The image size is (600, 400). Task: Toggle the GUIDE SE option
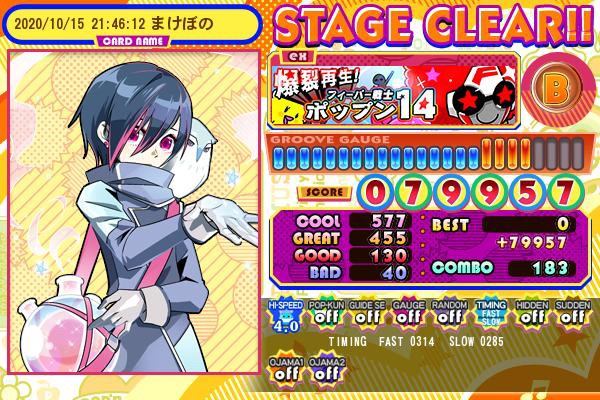(x=365, y=315)
